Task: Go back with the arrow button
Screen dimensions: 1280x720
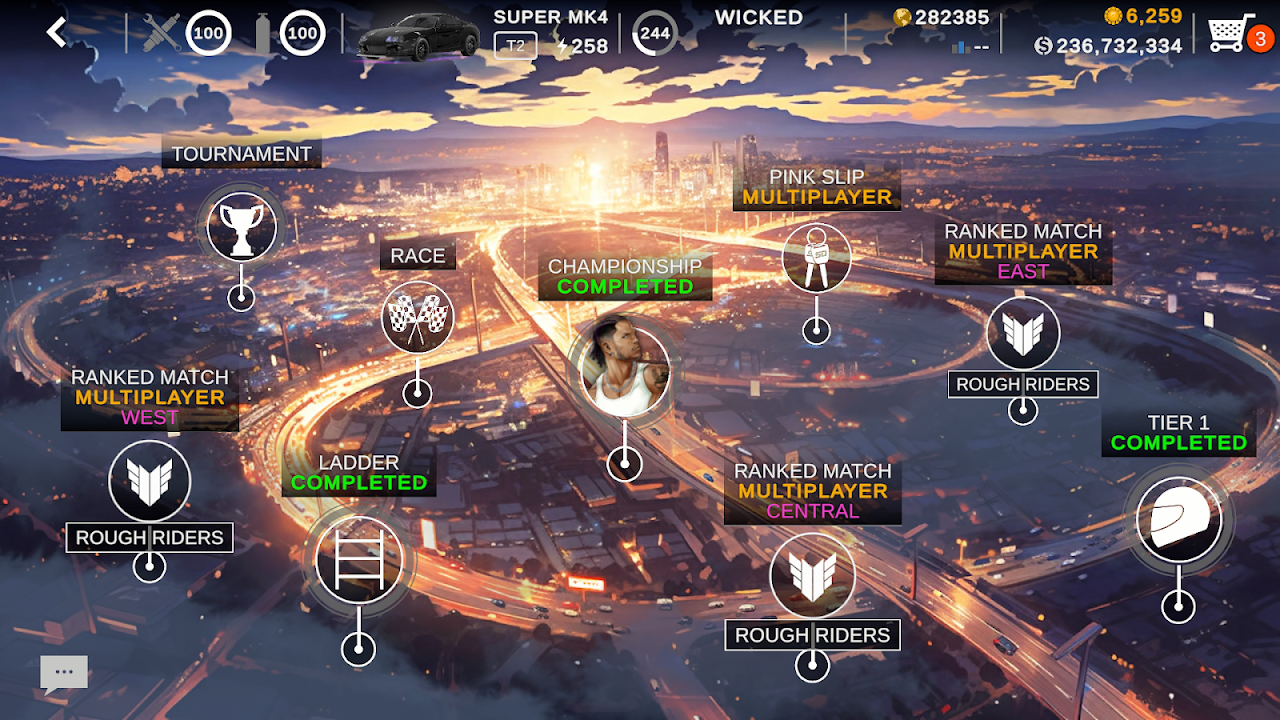Action: pyautogui.click(x=57, y=33)
